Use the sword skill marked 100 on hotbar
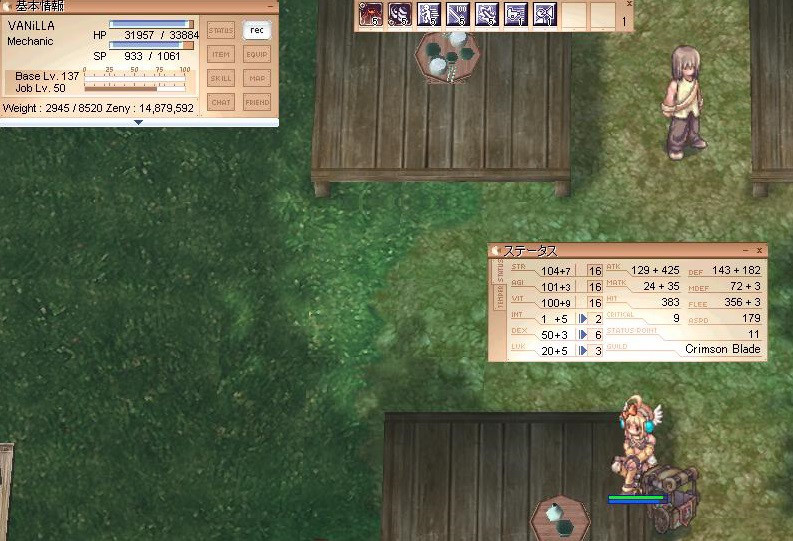793x541 pixels. point(458,15)
